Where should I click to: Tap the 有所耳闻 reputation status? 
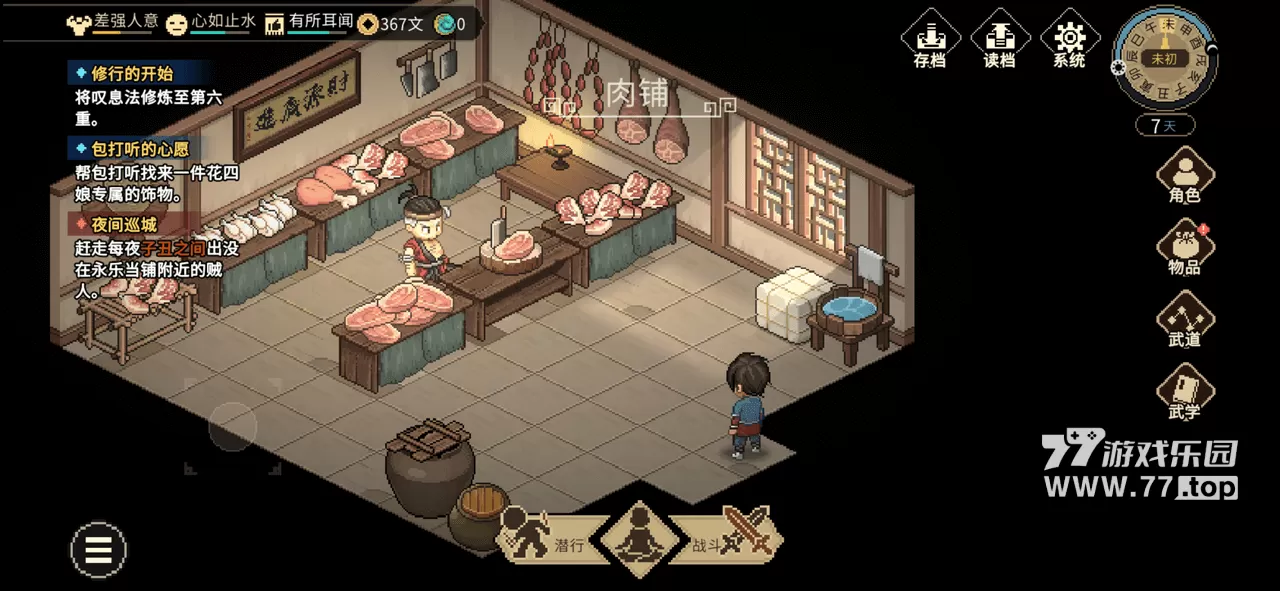point(306,23)
